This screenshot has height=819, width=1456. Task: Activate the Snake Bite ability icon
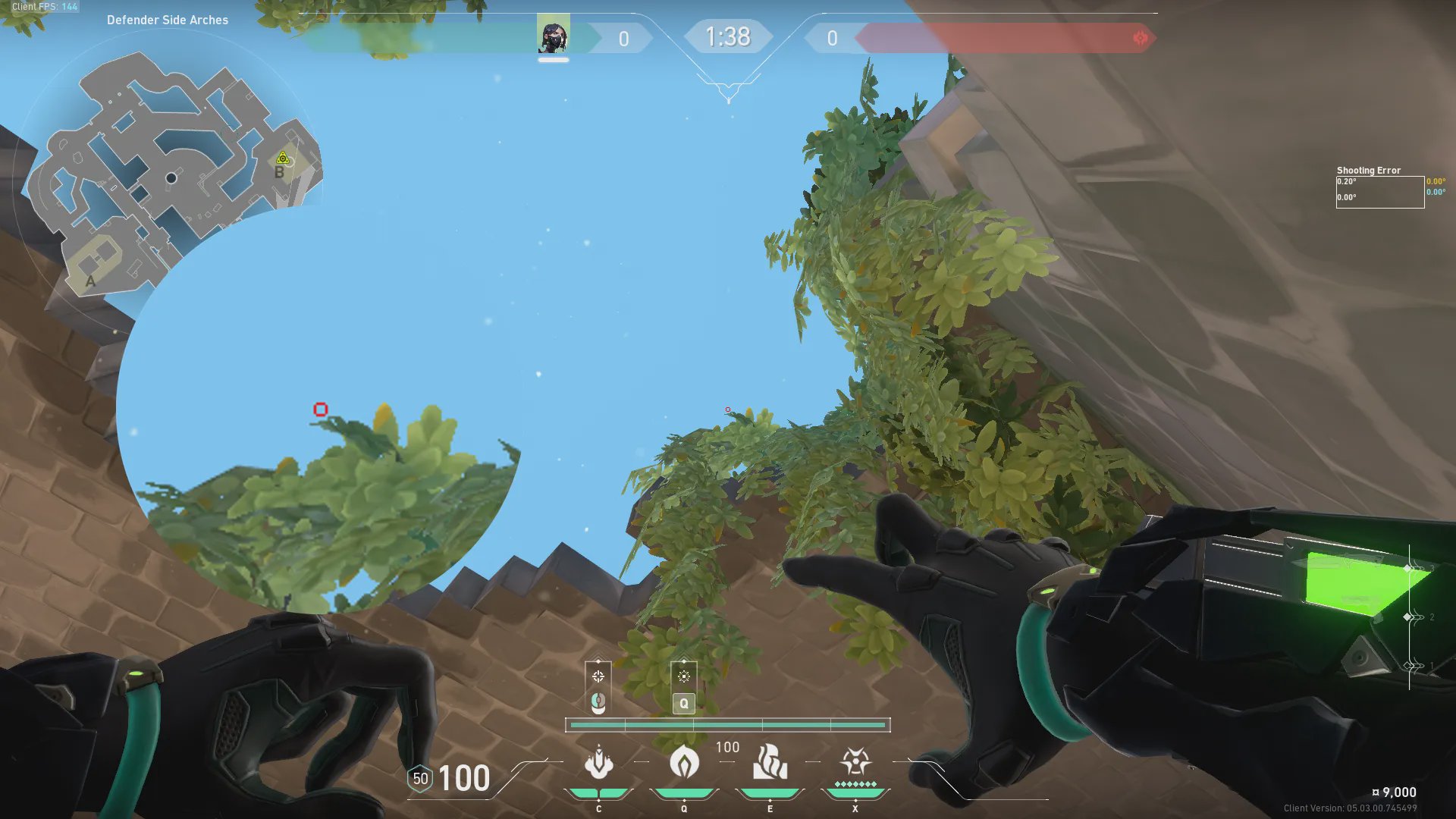(598, 763)
